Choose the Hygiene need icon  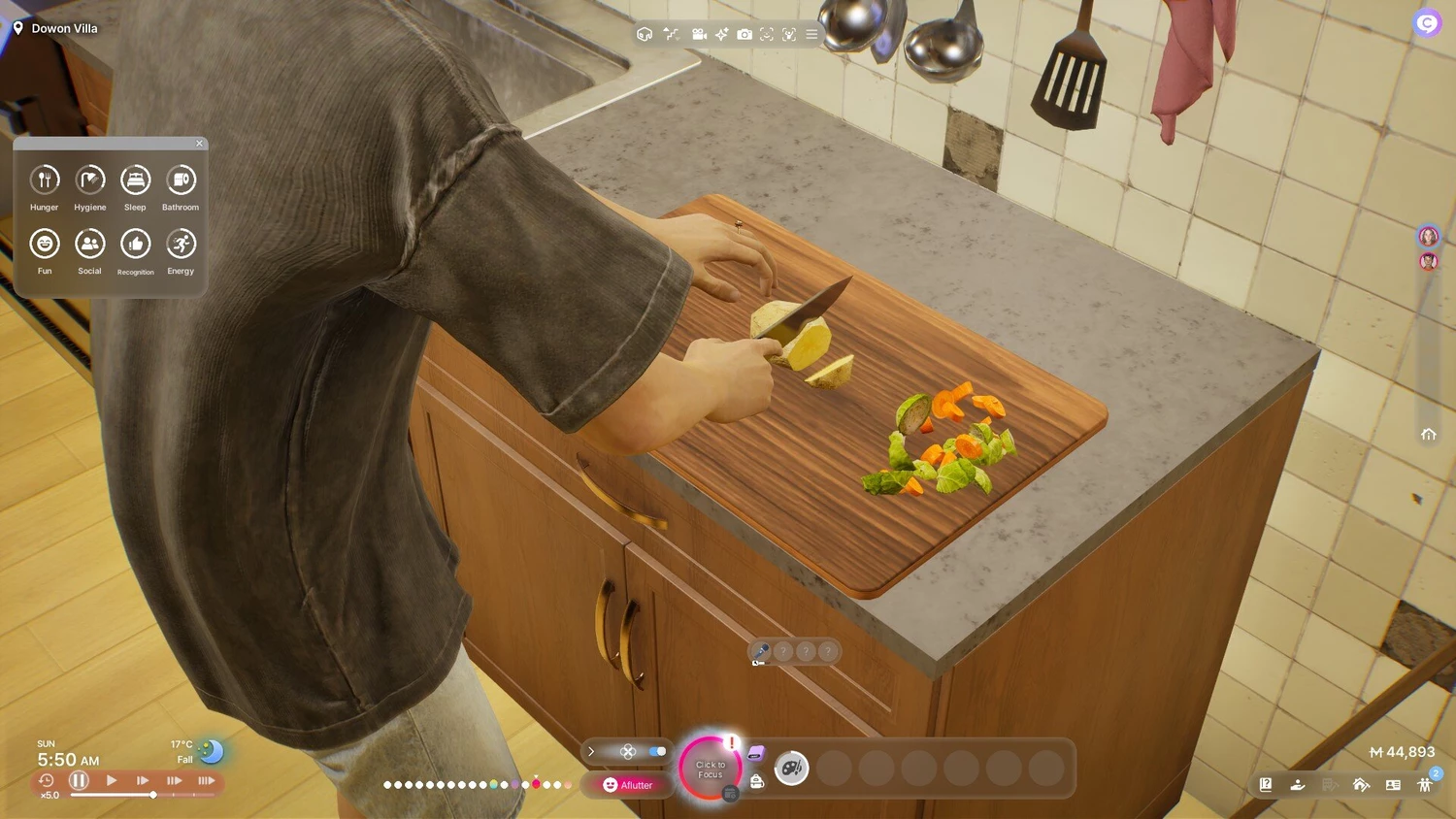[x=90, y=180]
